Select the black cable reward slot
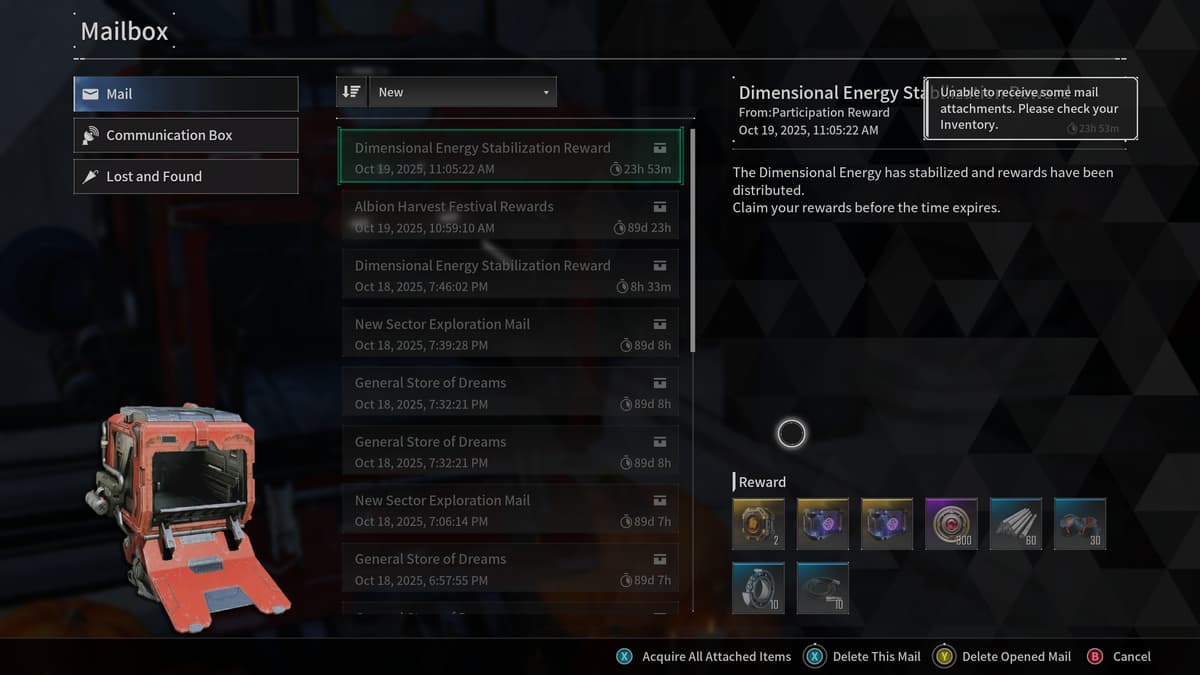 click(823, 588)
